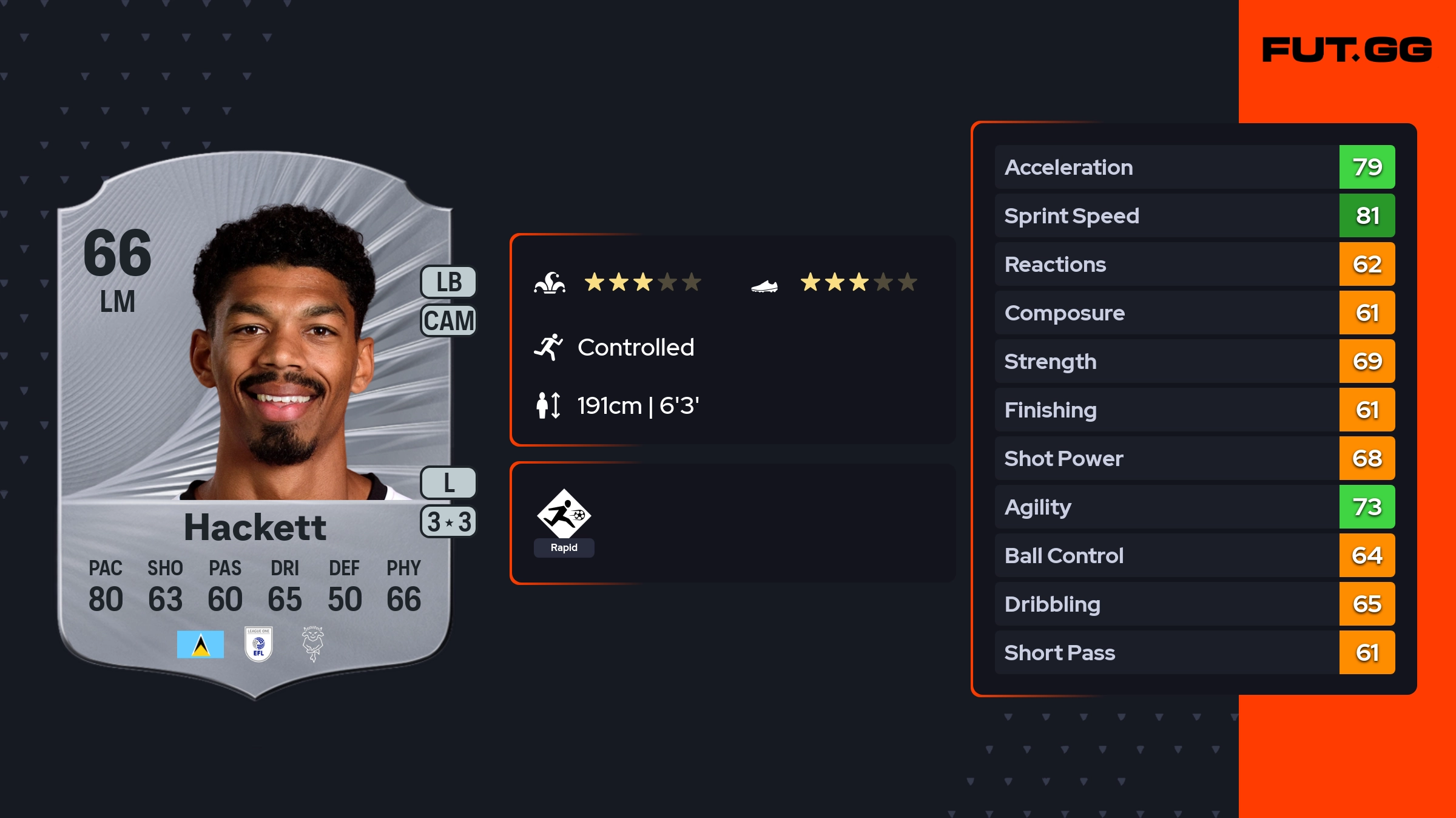The width and height of the screenshot is (1456, 818).
Task: Click the FUT.GG logo
Action: point(1347,50)
